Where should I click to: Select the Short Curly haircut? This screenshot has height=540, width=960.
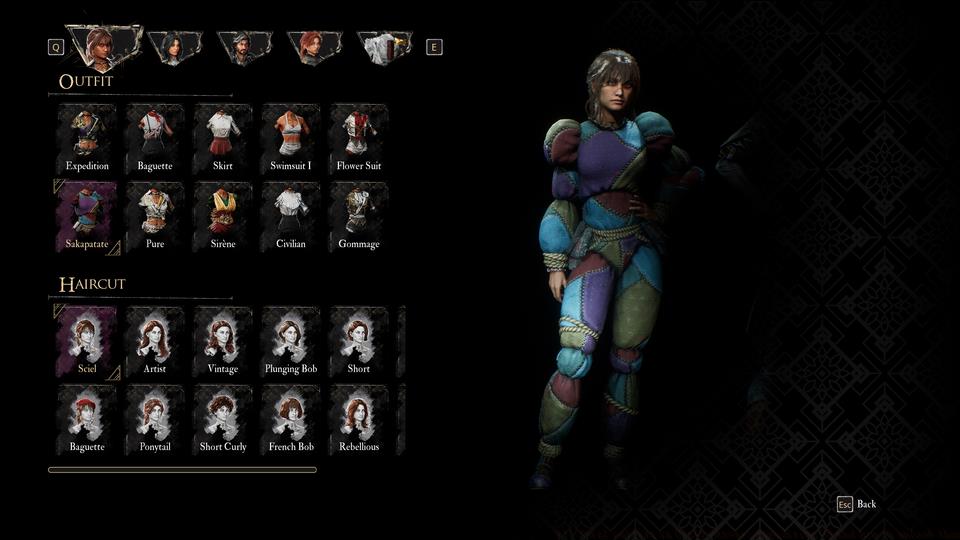[223, 418]
